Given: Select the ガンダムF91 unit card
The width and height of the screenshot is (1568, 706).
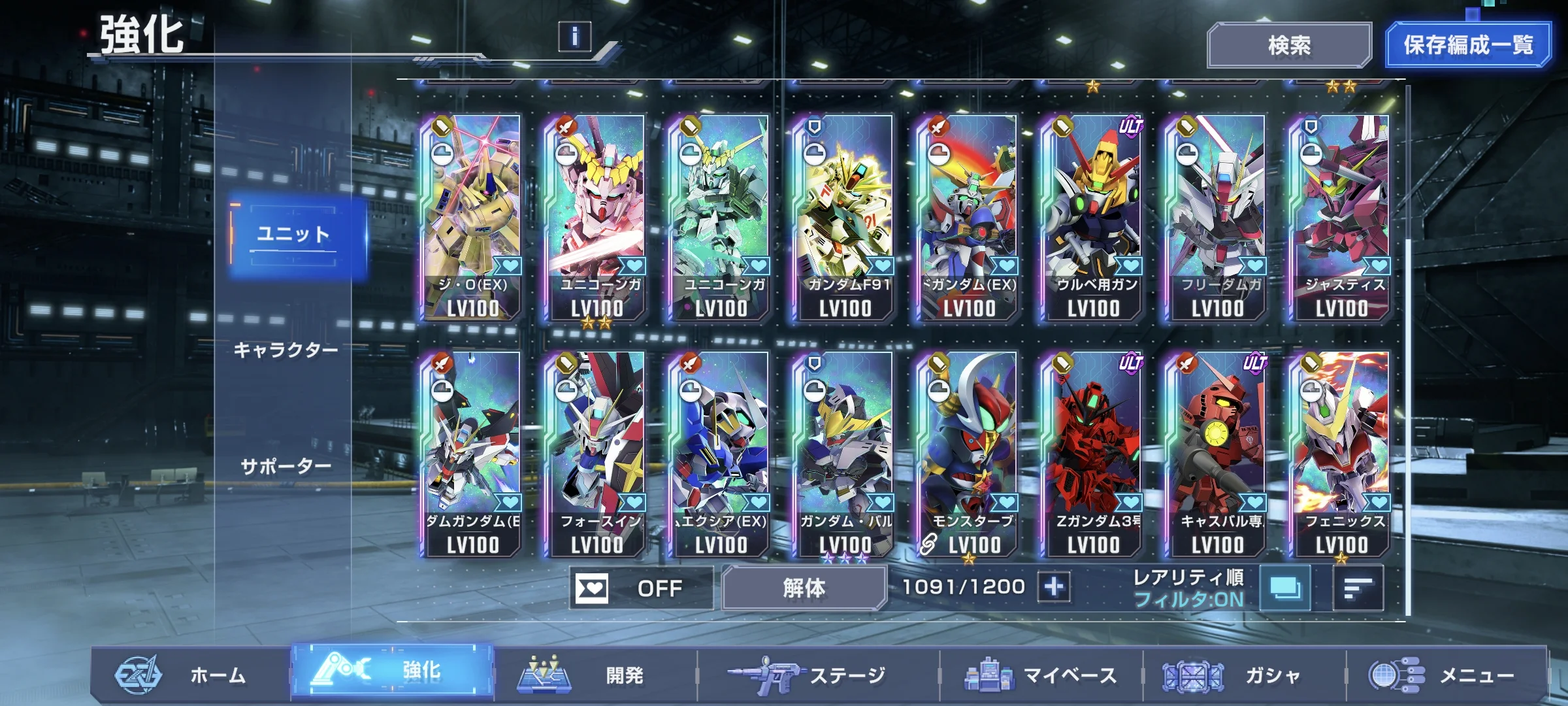Looking at the screenshot, I should tap(844, 217).
